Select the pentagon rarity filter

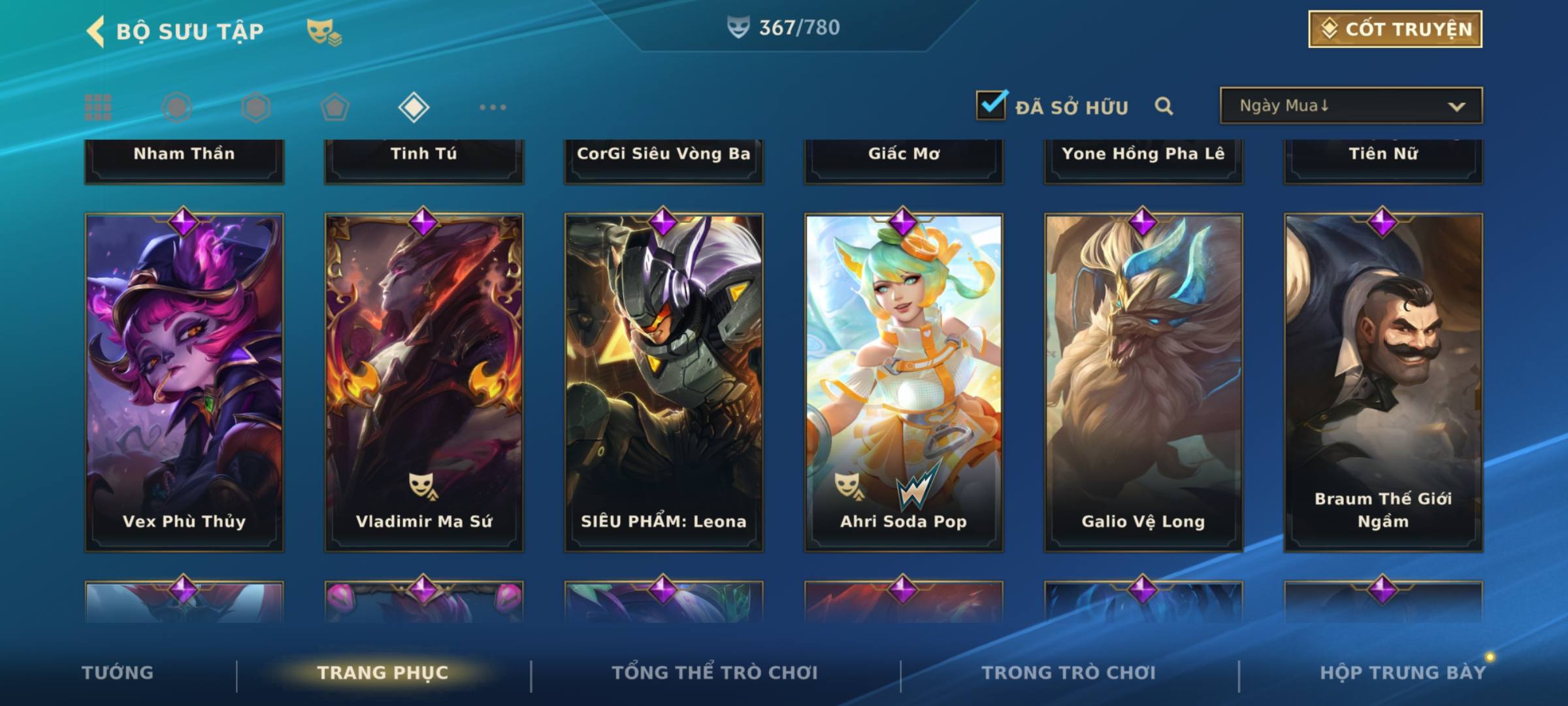[x=335, y=107]
